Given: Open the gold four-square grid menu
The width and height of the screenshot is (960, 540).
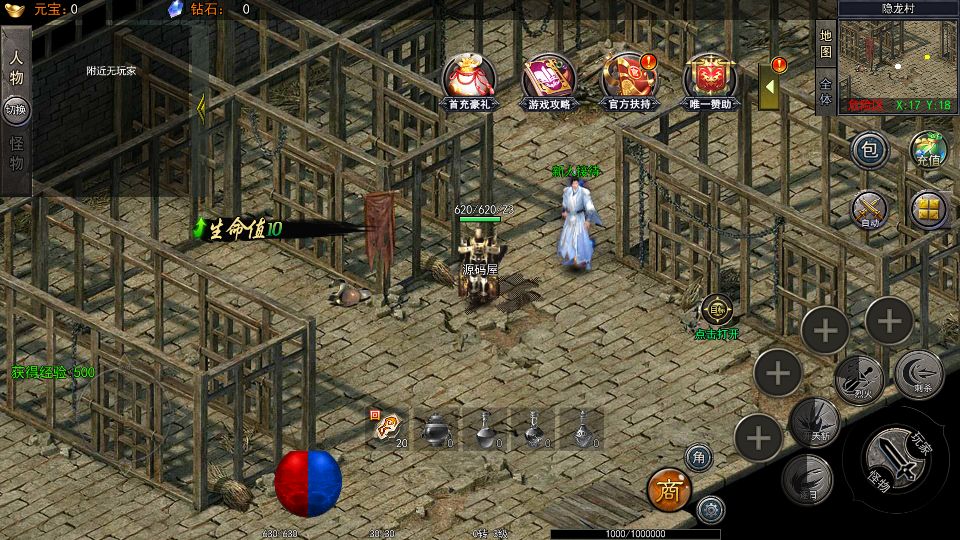Looking at the screenshot, I should (x=929, y=209).
